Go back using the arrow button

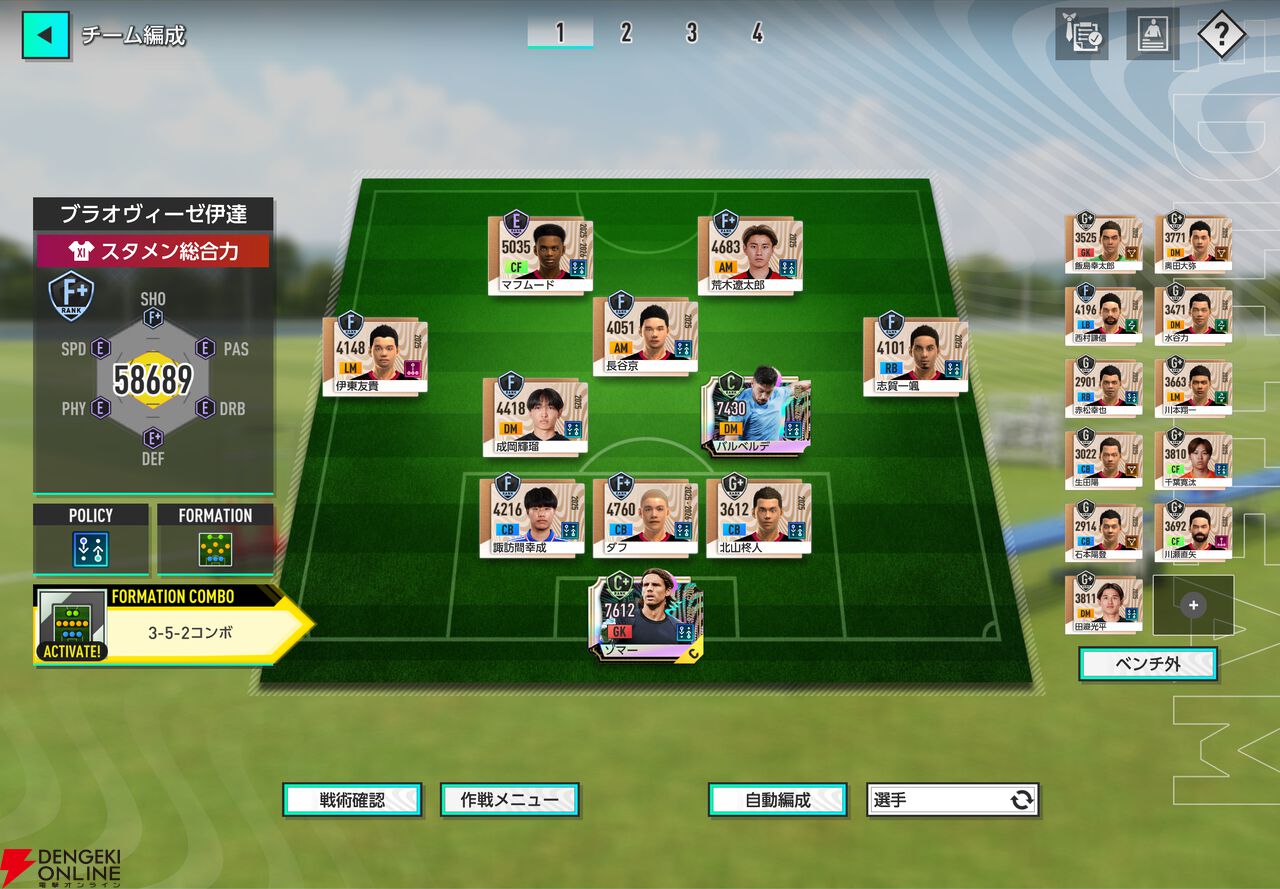46,35
